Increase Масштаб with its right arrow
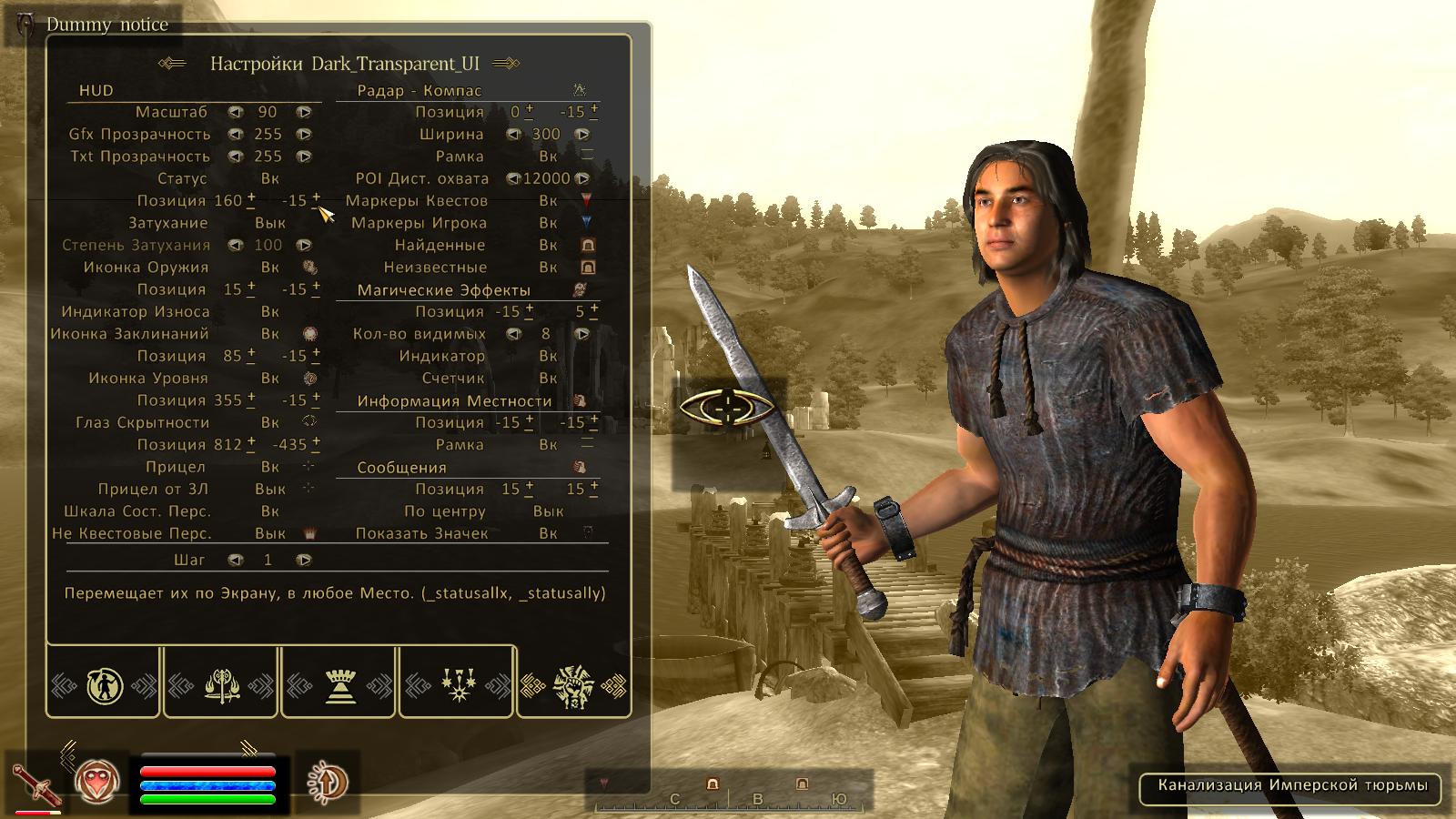1456x819 pixels. pos(304,112)
